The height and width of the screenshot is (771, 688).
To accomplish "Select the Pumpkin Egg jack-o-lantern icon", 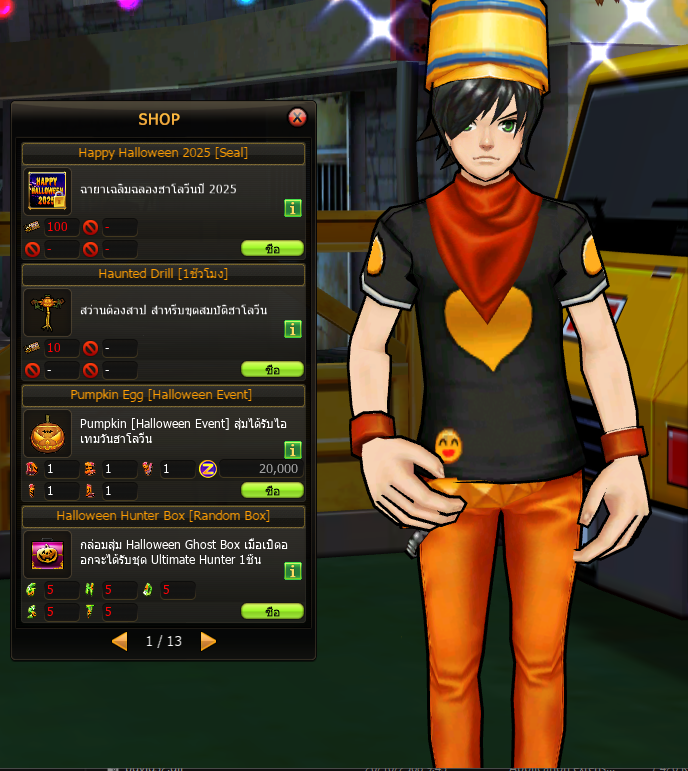I will click(47, 433).
